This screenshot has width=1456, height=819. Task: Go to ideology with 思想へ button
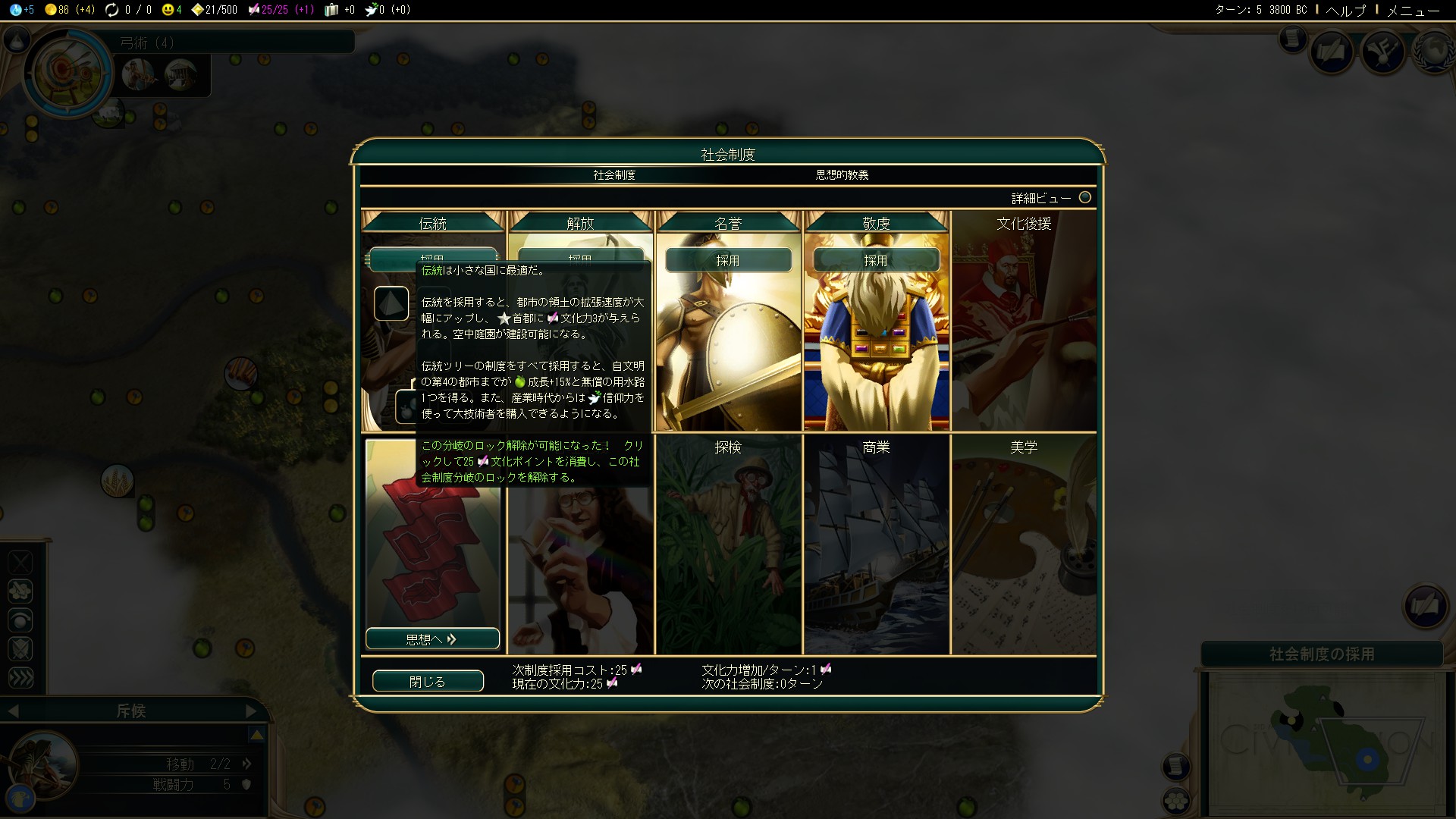(x=432, y=639)
